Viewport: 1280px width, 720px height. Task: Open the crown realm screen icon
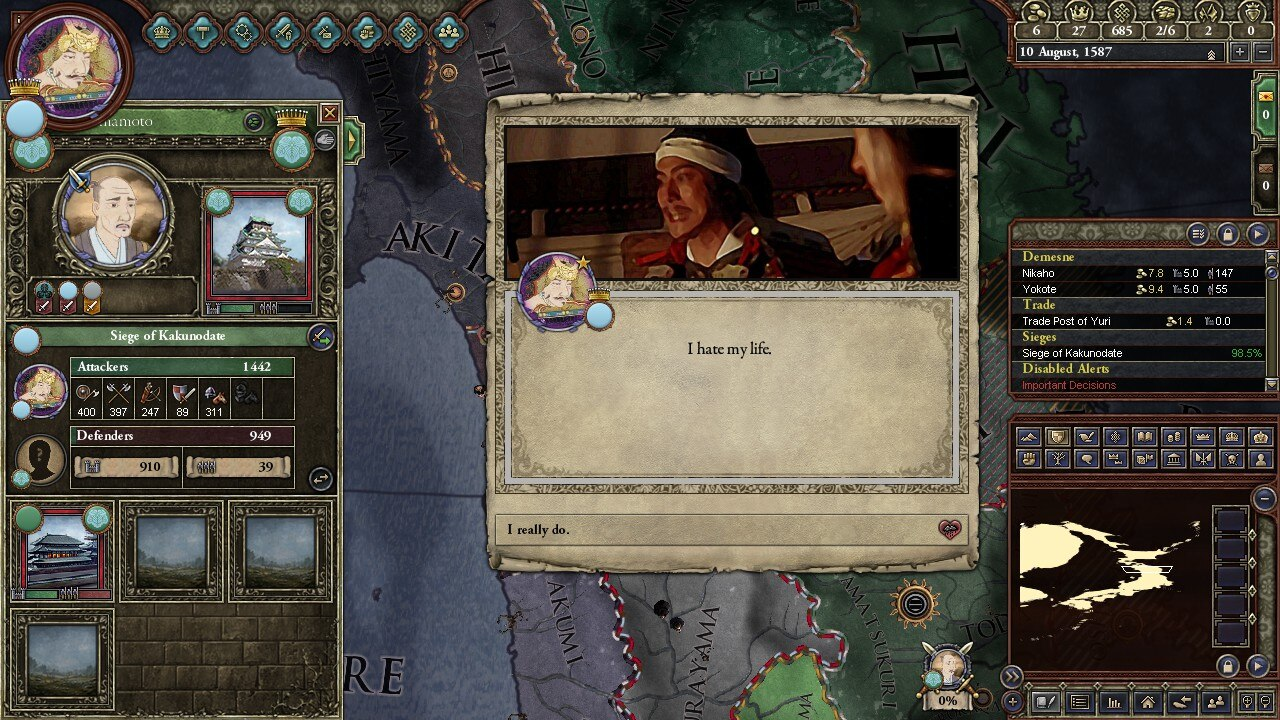[x=162, y=32]
